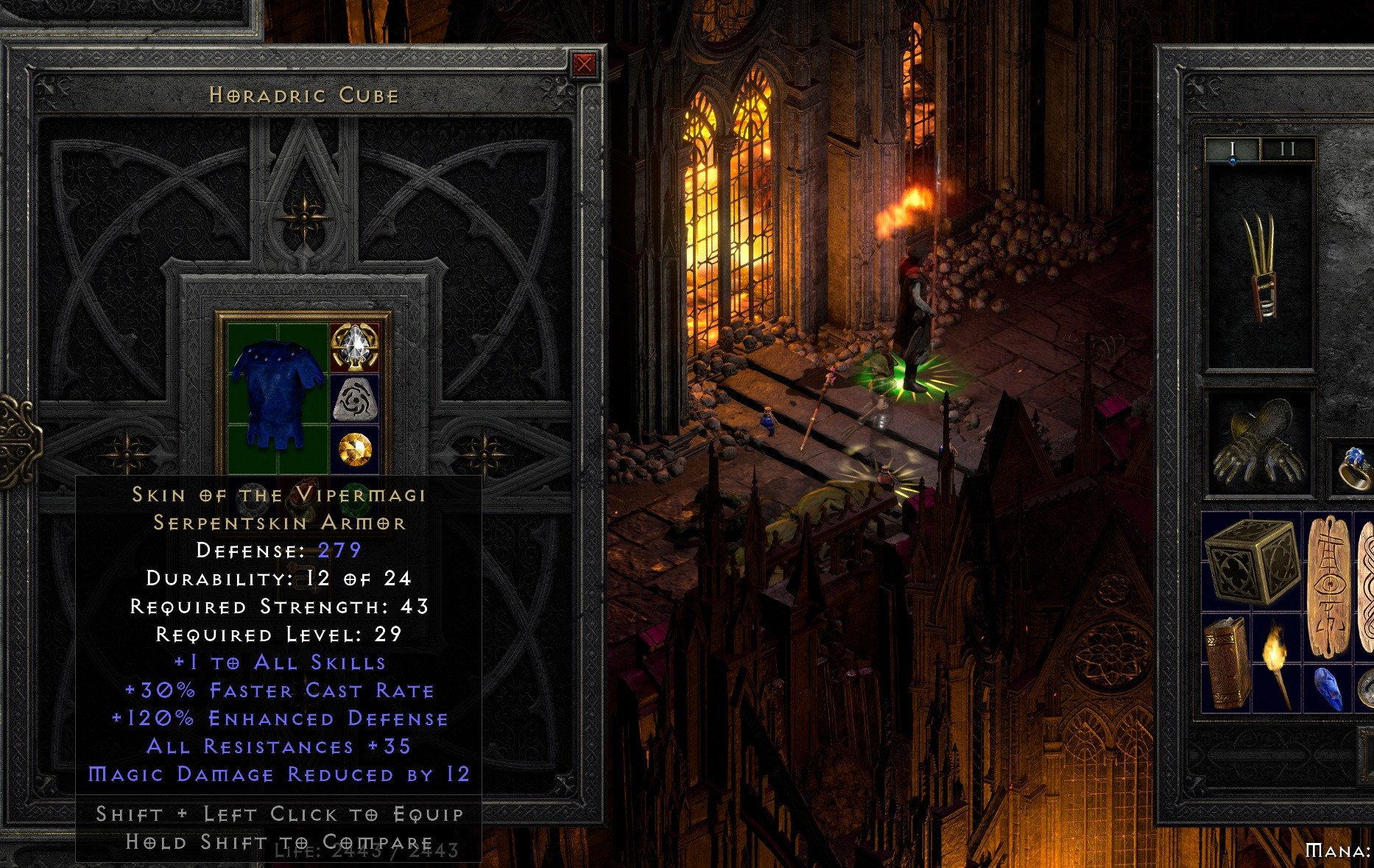Switch to weapon set I tab
This screenshot has height=868, width=1374.
(1233, 149)
